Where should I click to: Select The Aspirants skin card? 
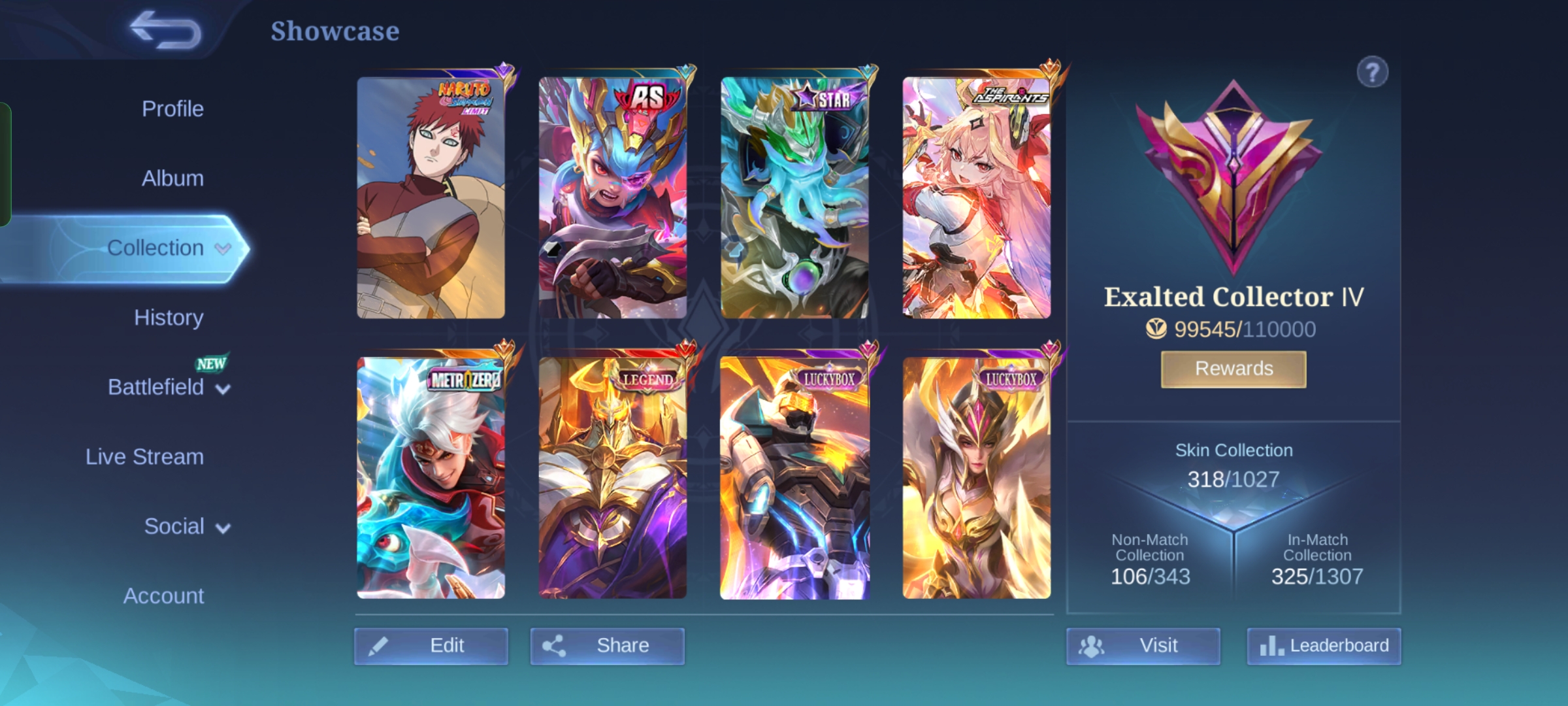point(976,197)
